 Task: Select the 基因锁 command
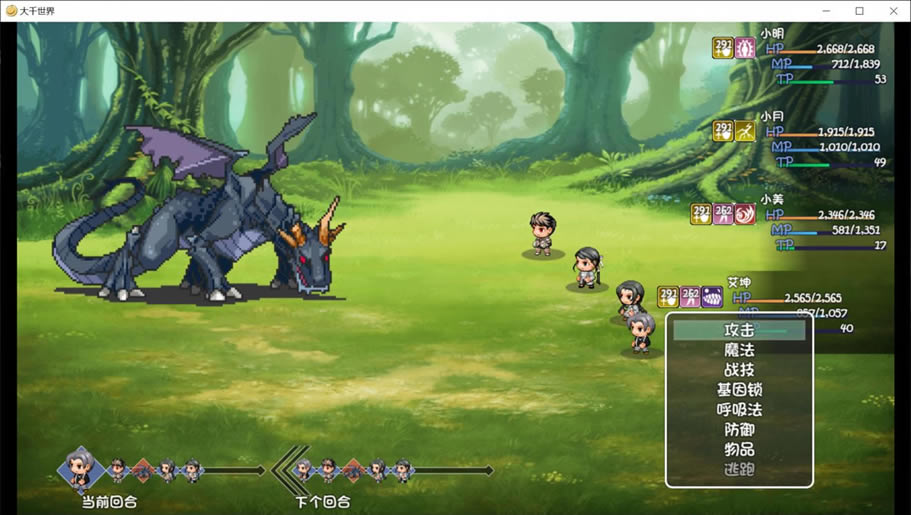739,390
